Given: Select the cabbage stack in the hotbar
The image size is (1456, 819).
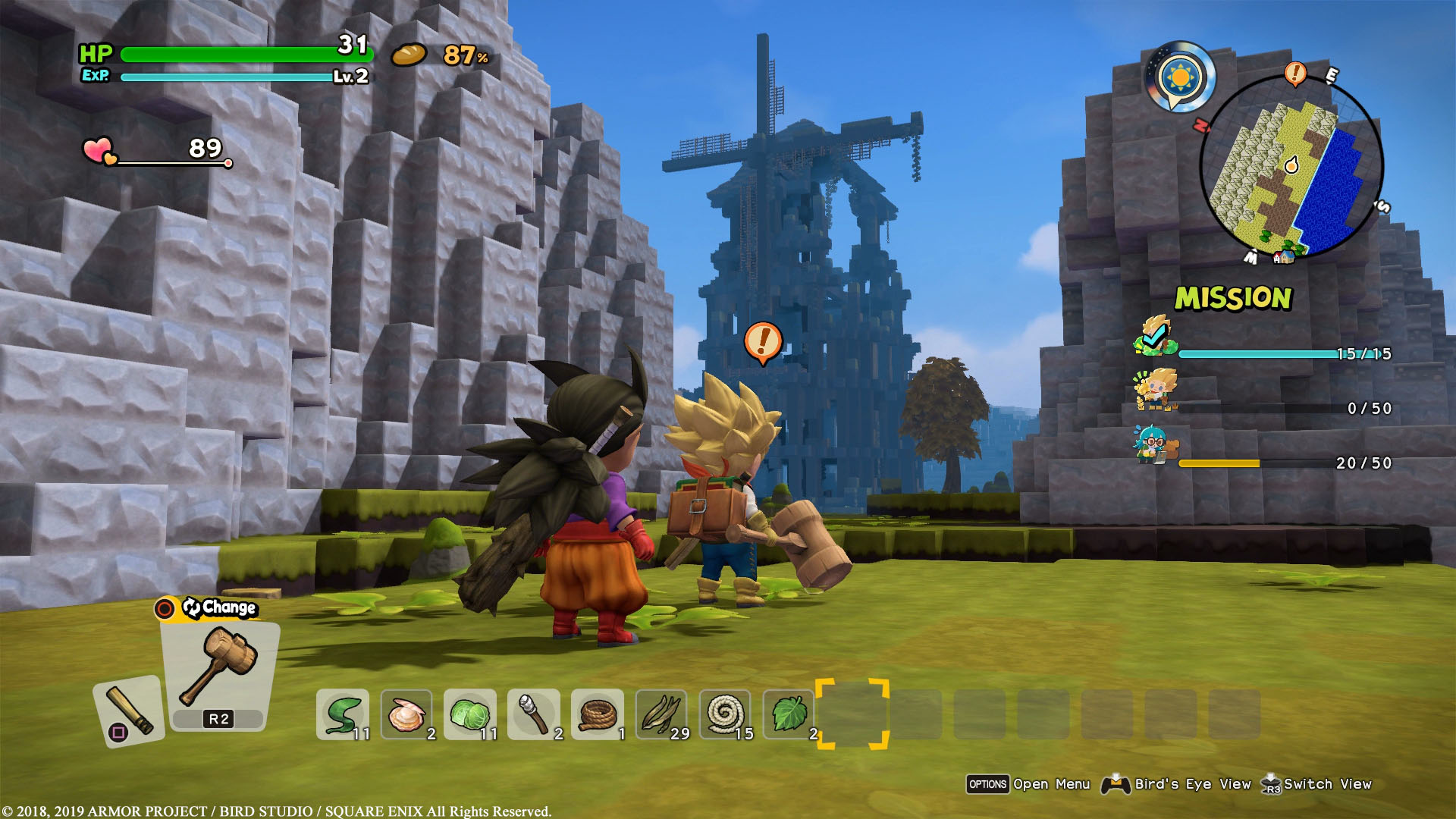Looking at the screenshot, I should 469,714.
